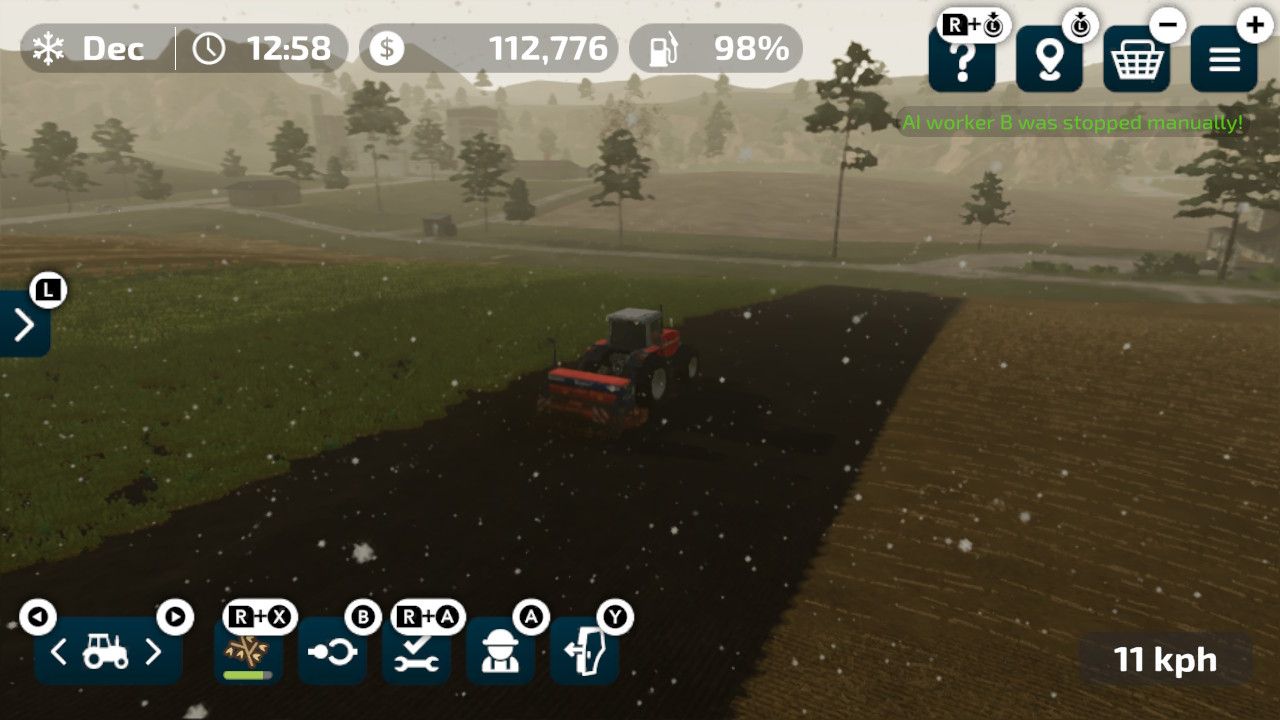Image resolution: width=1280 pixels, height=720 pixels.
Task: Toggle the seeder implement button
Action: pyautogui.click(x=248, y=652)
